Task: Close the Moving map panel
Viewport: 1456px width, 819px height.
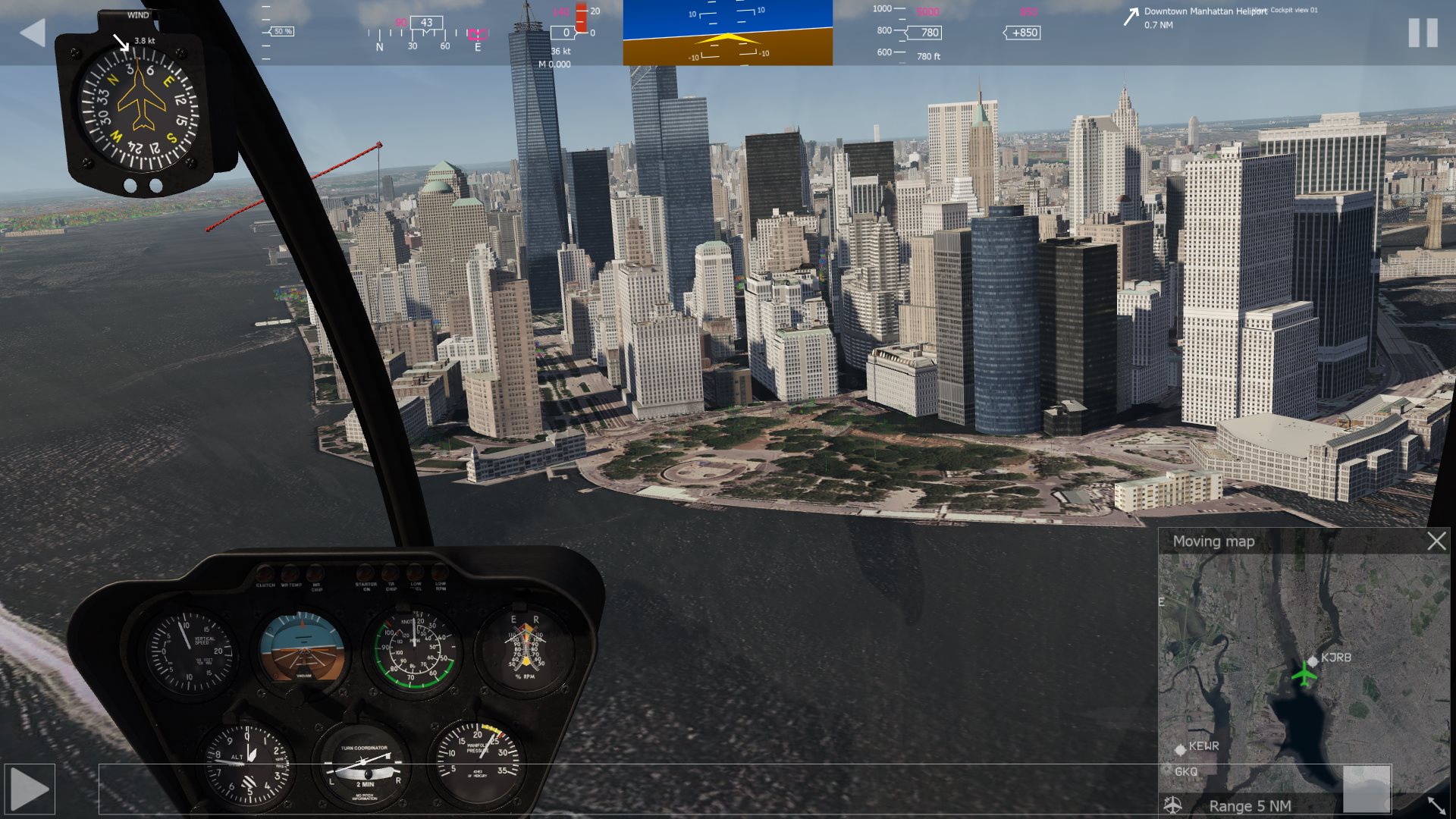Action: [1436, 541]
